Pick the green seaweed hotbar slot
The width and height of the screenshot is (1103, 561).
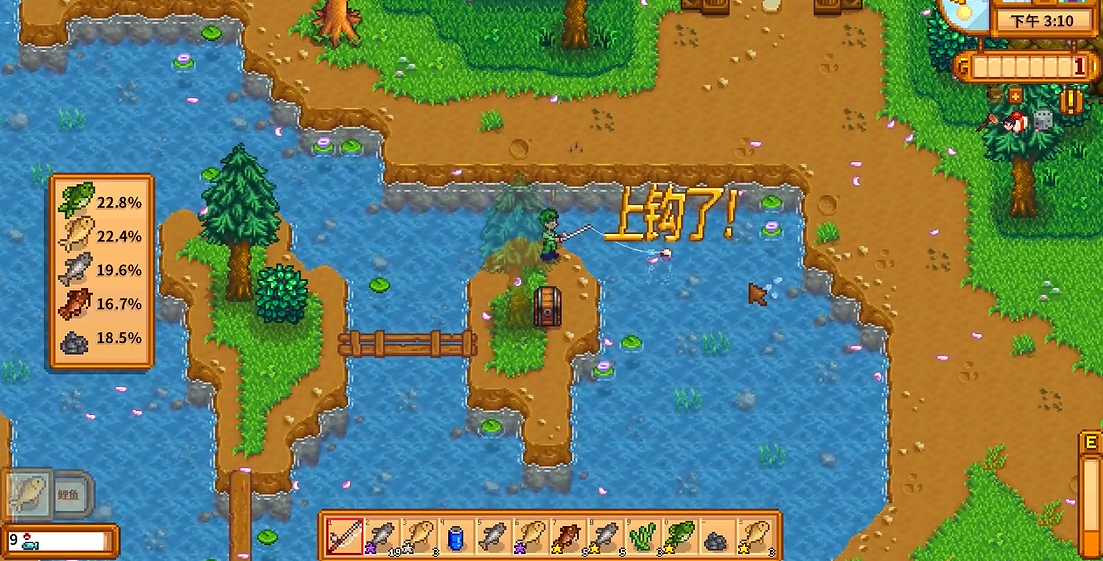[641, 537]
